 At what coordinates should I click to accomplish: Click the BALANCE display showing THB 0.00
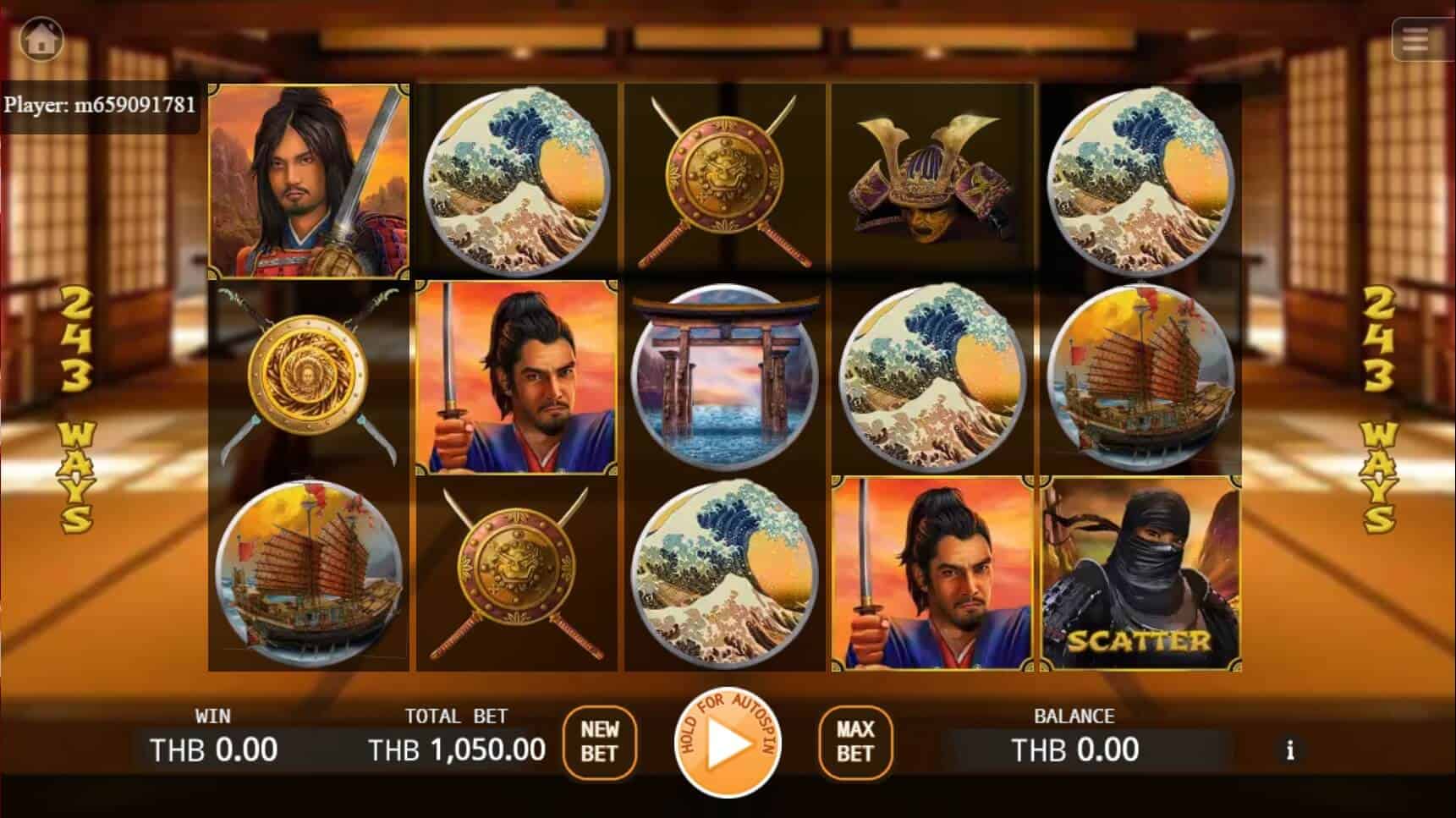tap(1074, 749)
